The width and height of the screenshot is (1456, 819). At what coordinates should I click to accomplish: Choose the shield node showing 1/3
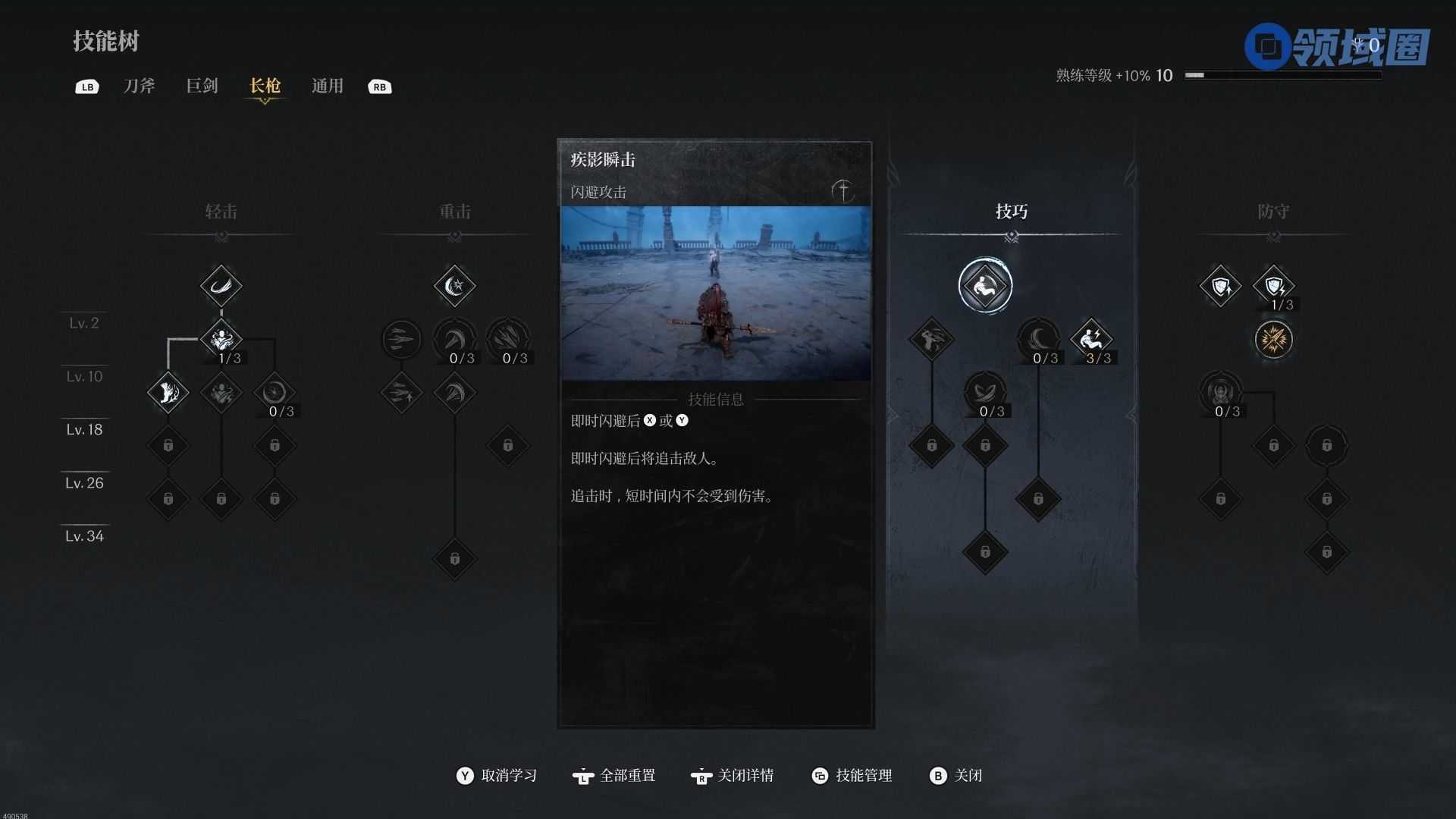(1273, 286)
